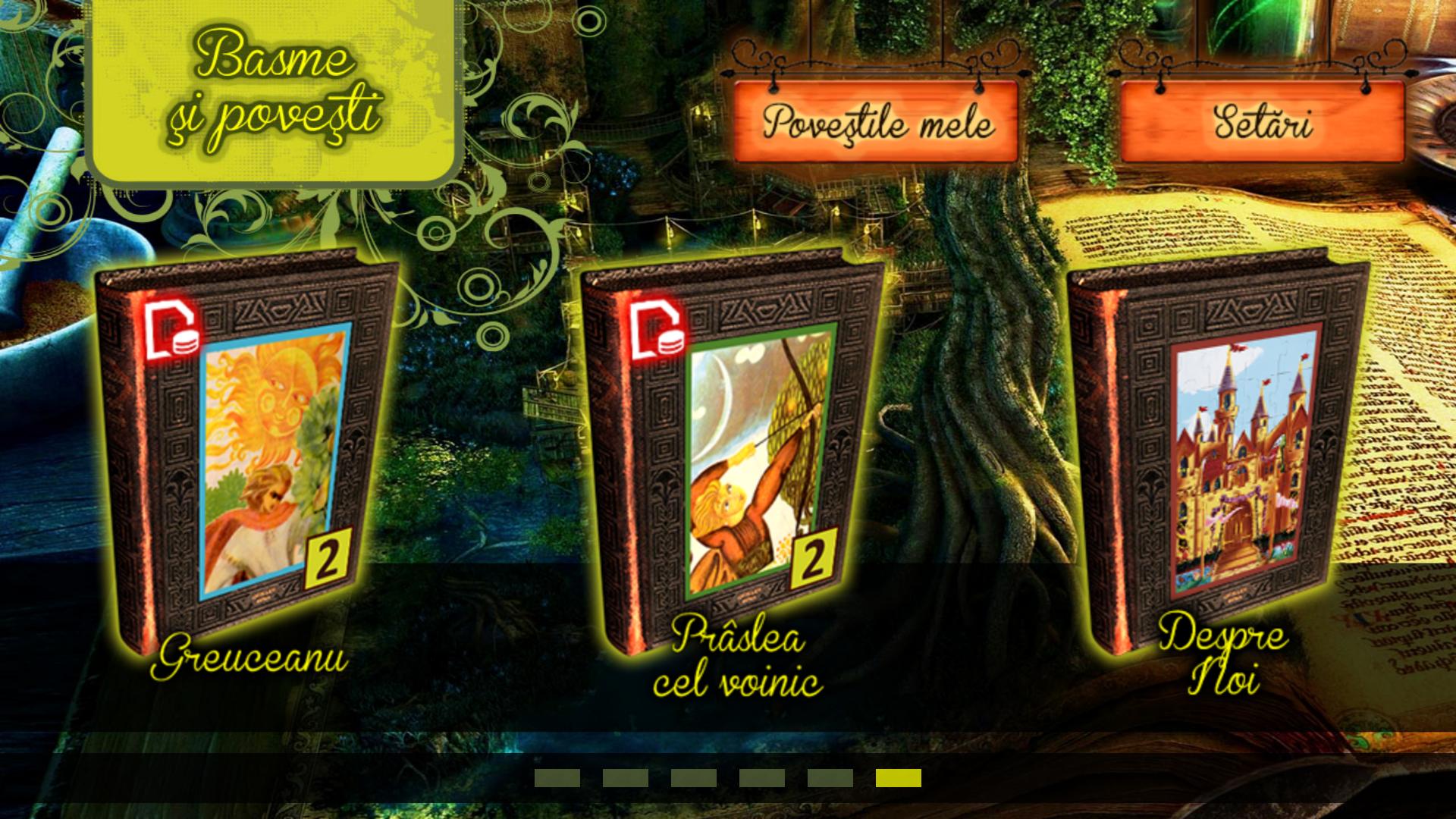Click the highlighted yellow page indicator
The image size is (1456, 819).
pos(898,778)
